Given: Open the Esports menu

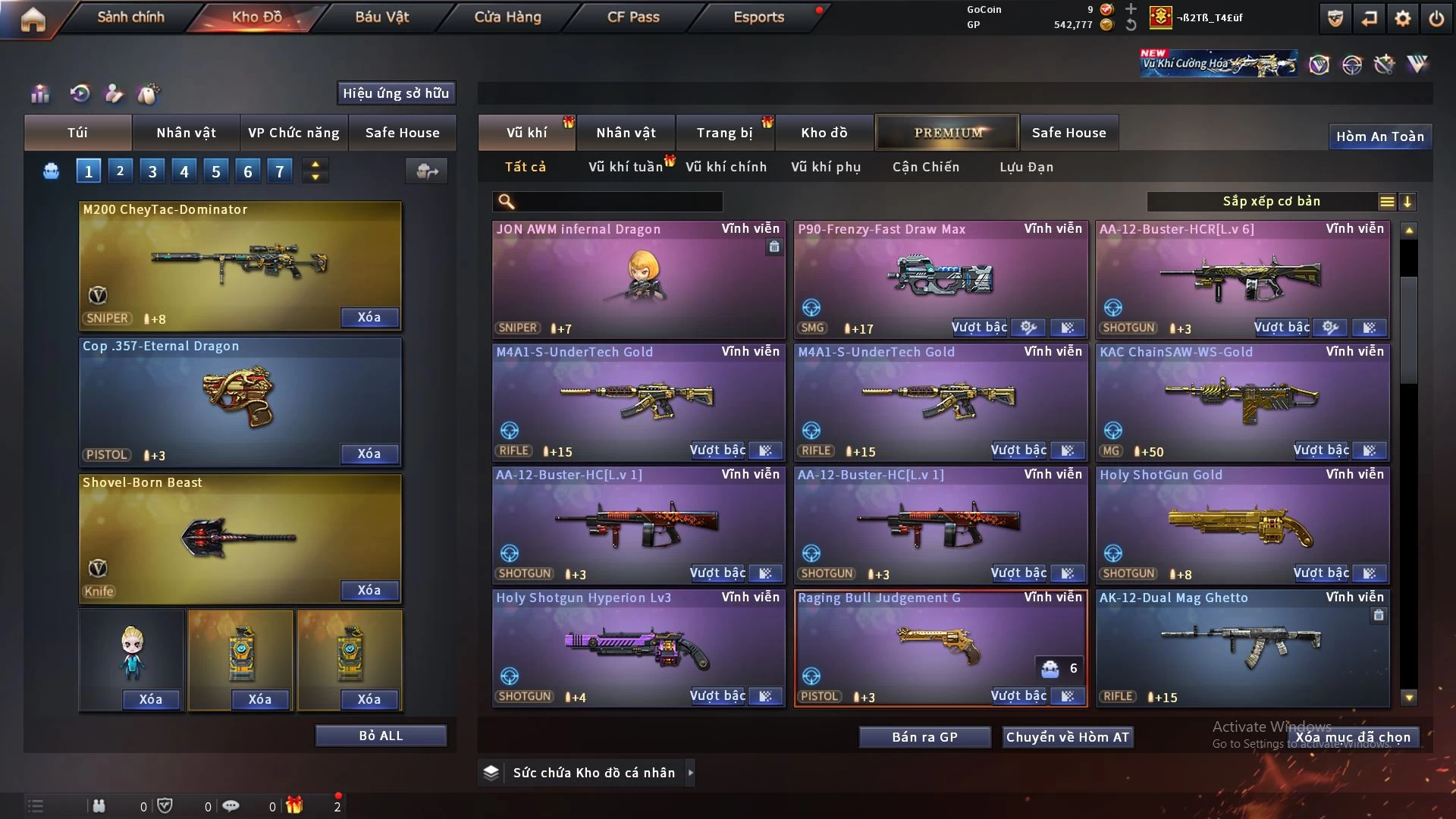Looking at the screenshot, I should coord(758,17).
